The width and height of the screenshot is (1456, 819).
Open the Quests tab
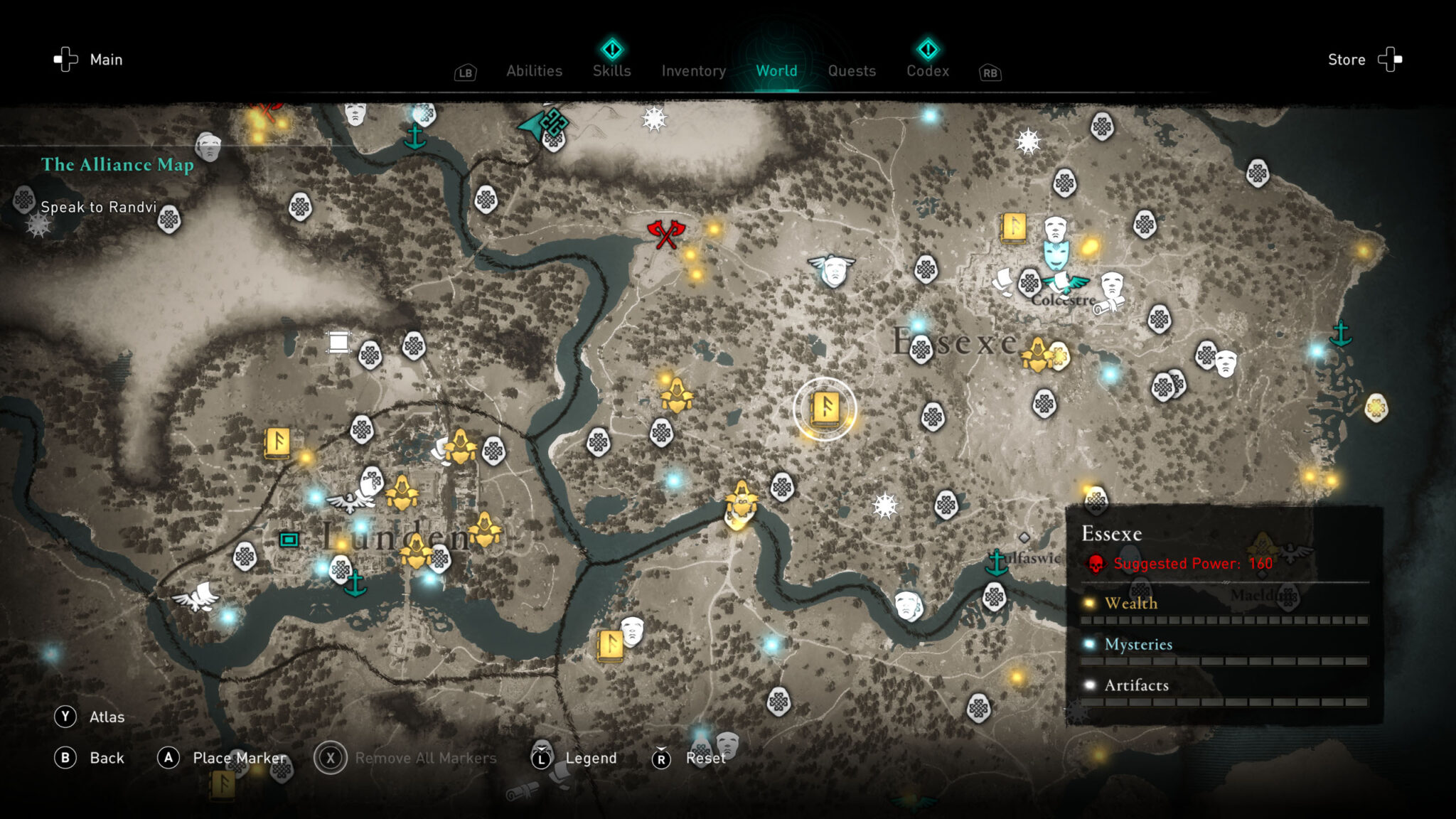coord(852,71)
